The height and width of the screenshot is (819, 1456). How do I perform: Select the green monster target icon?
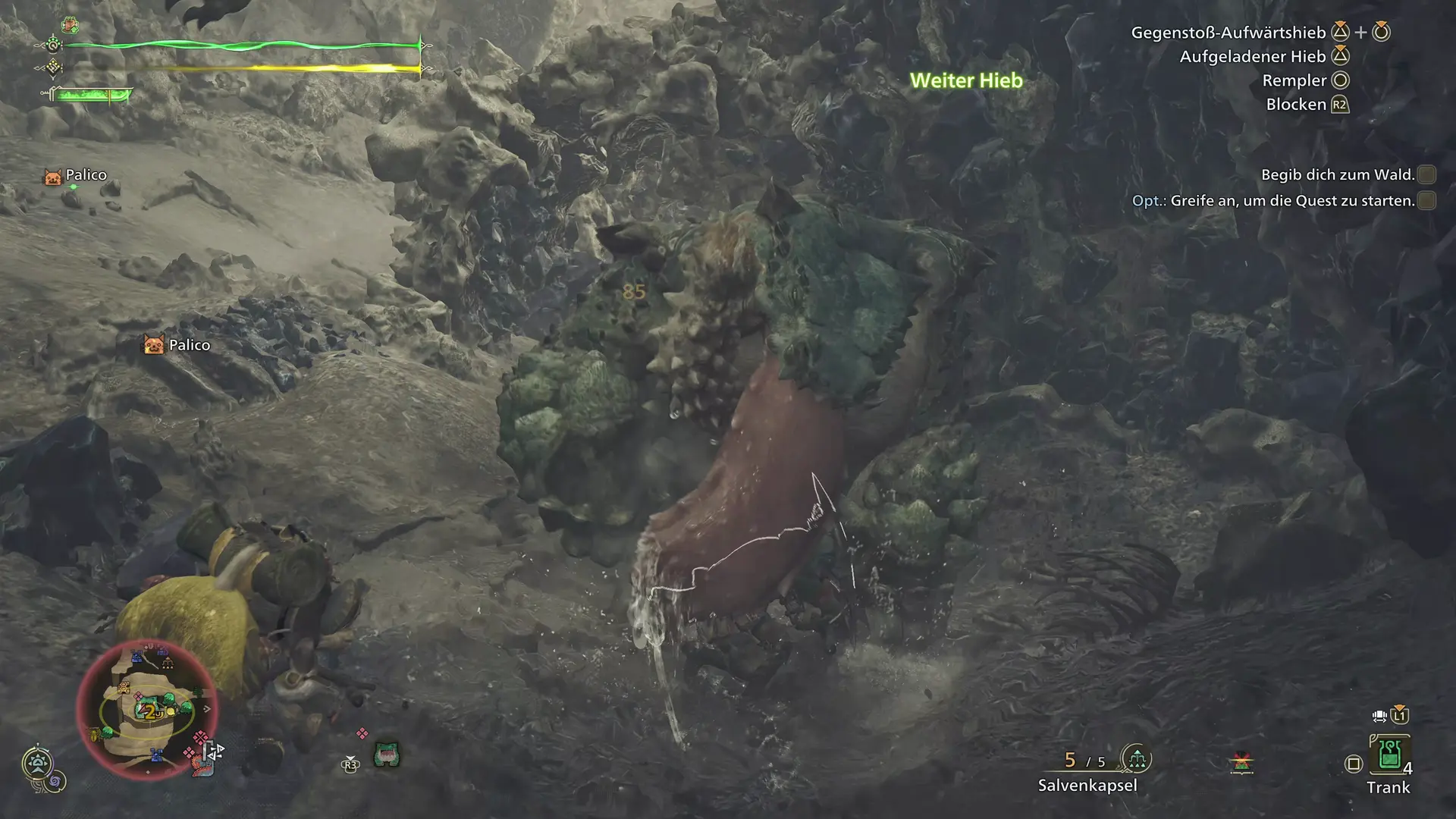(x=387, y=755)
